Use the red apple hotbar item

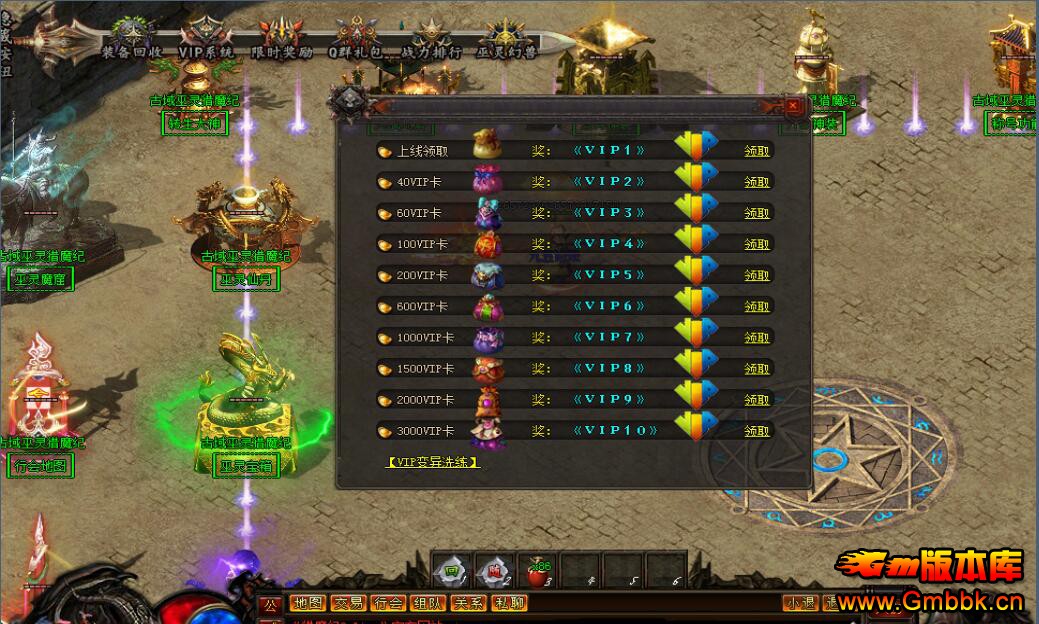tap(540, 571)
